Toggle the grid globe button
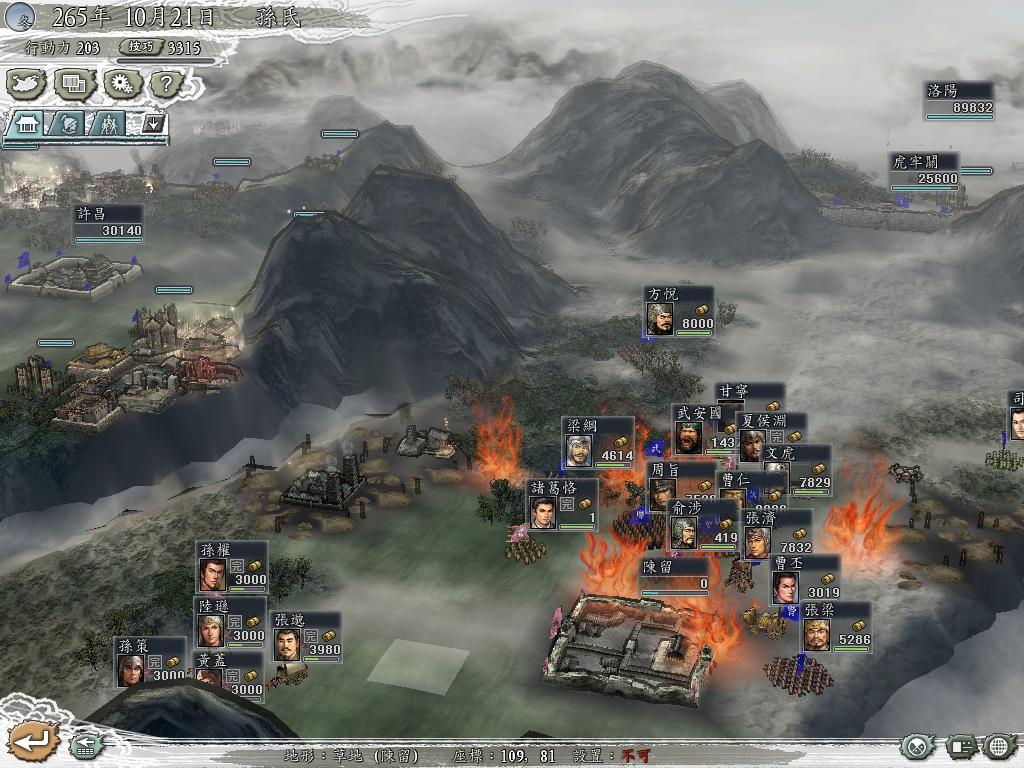 click(999, 746)
